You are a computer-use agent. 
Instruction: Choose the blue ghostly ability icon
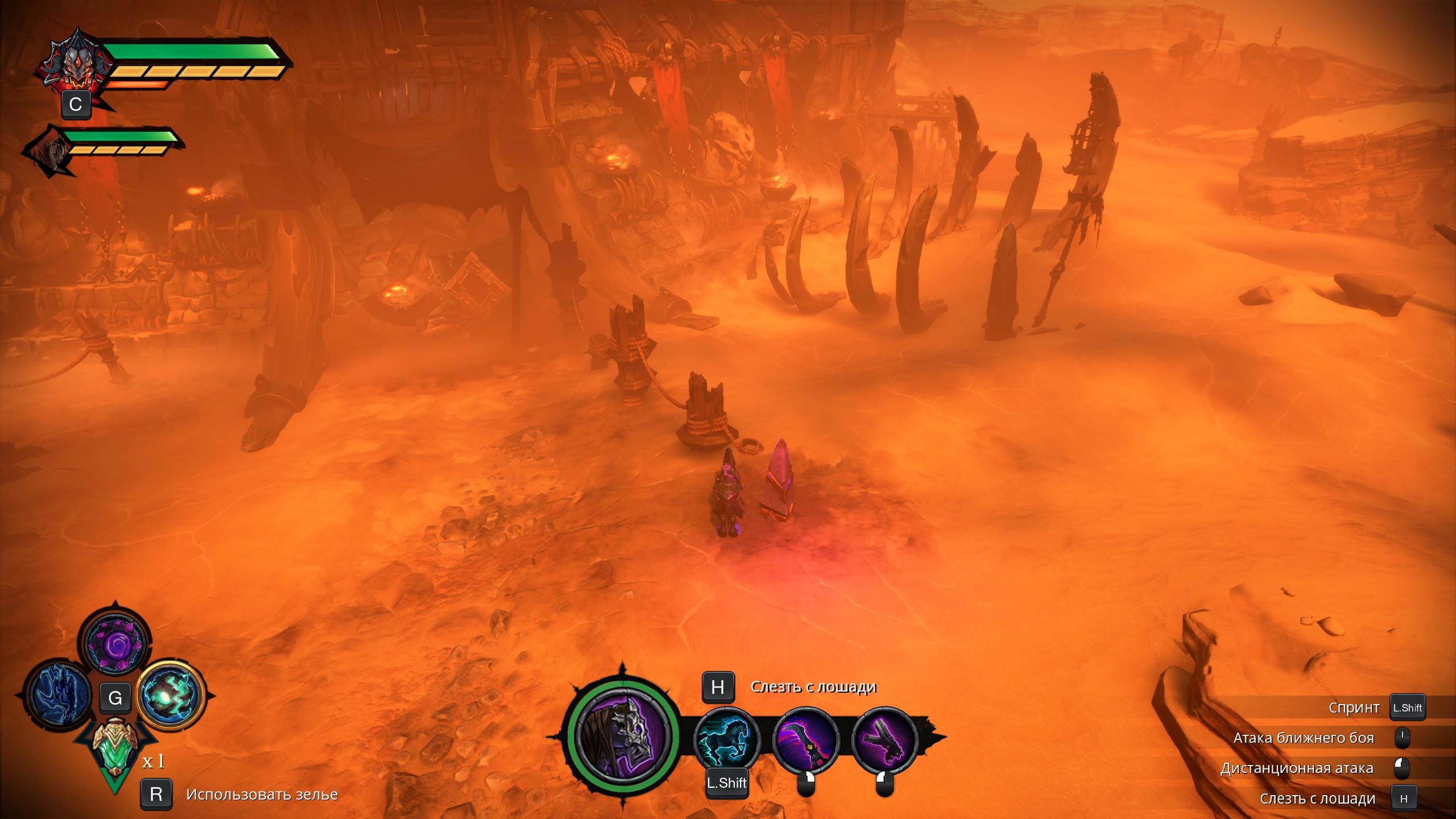[x=59, y=697]
